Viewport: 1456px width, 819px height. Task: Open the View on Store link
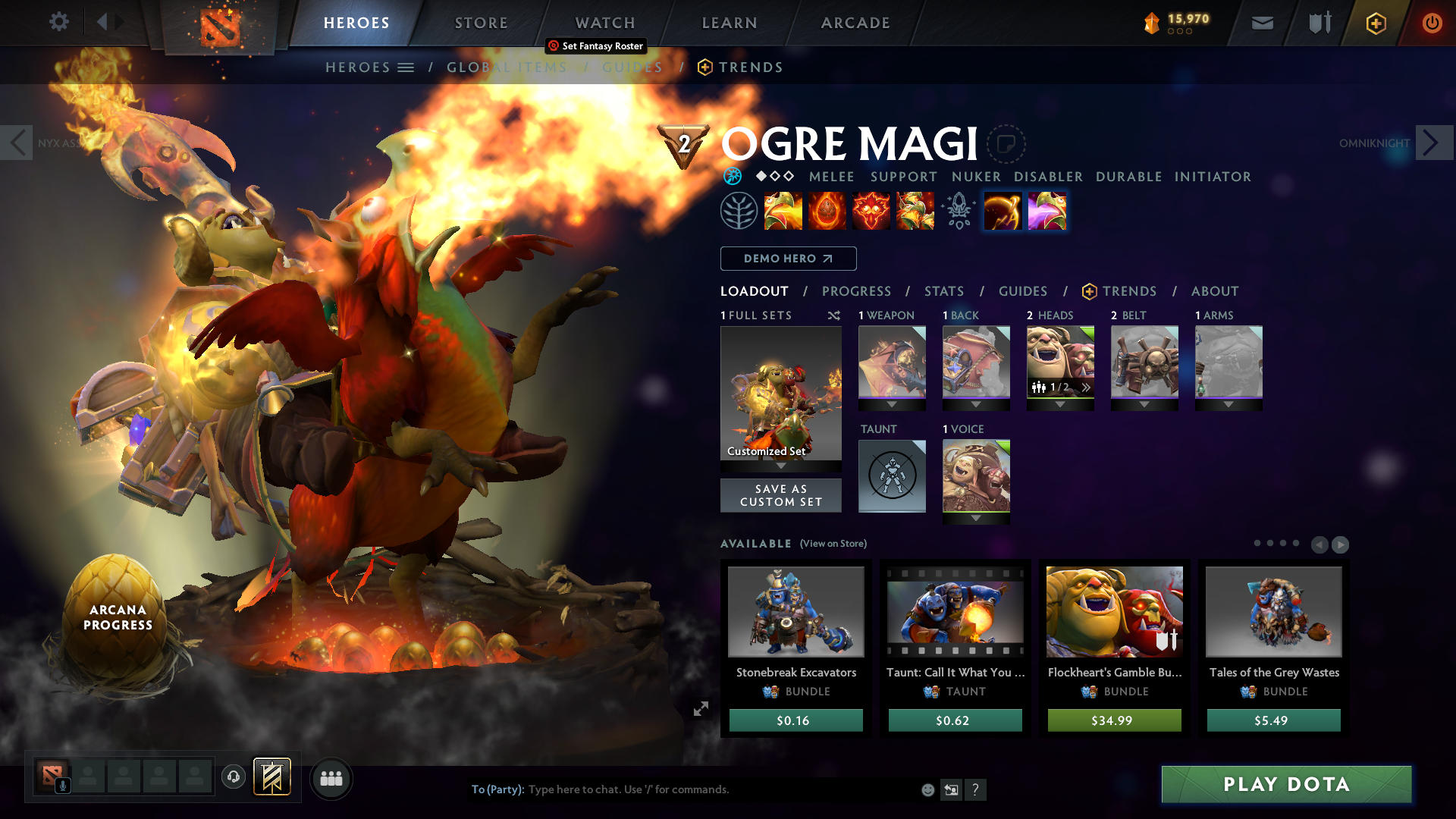pyautogui.click(x=834, y=544)
